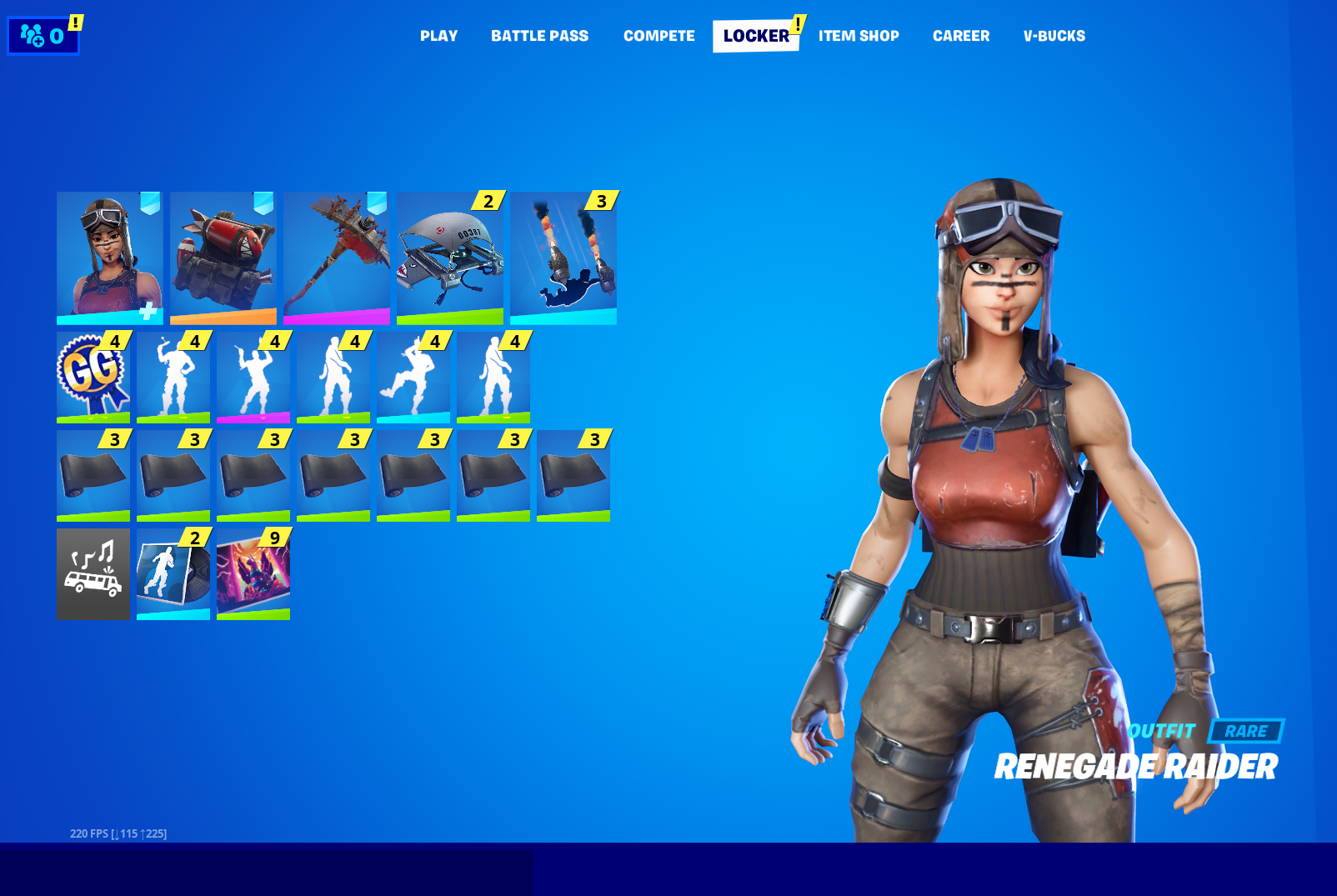Screen dimensions: 1337x896
Task: Open the Play tab
Action: (438, 36)
